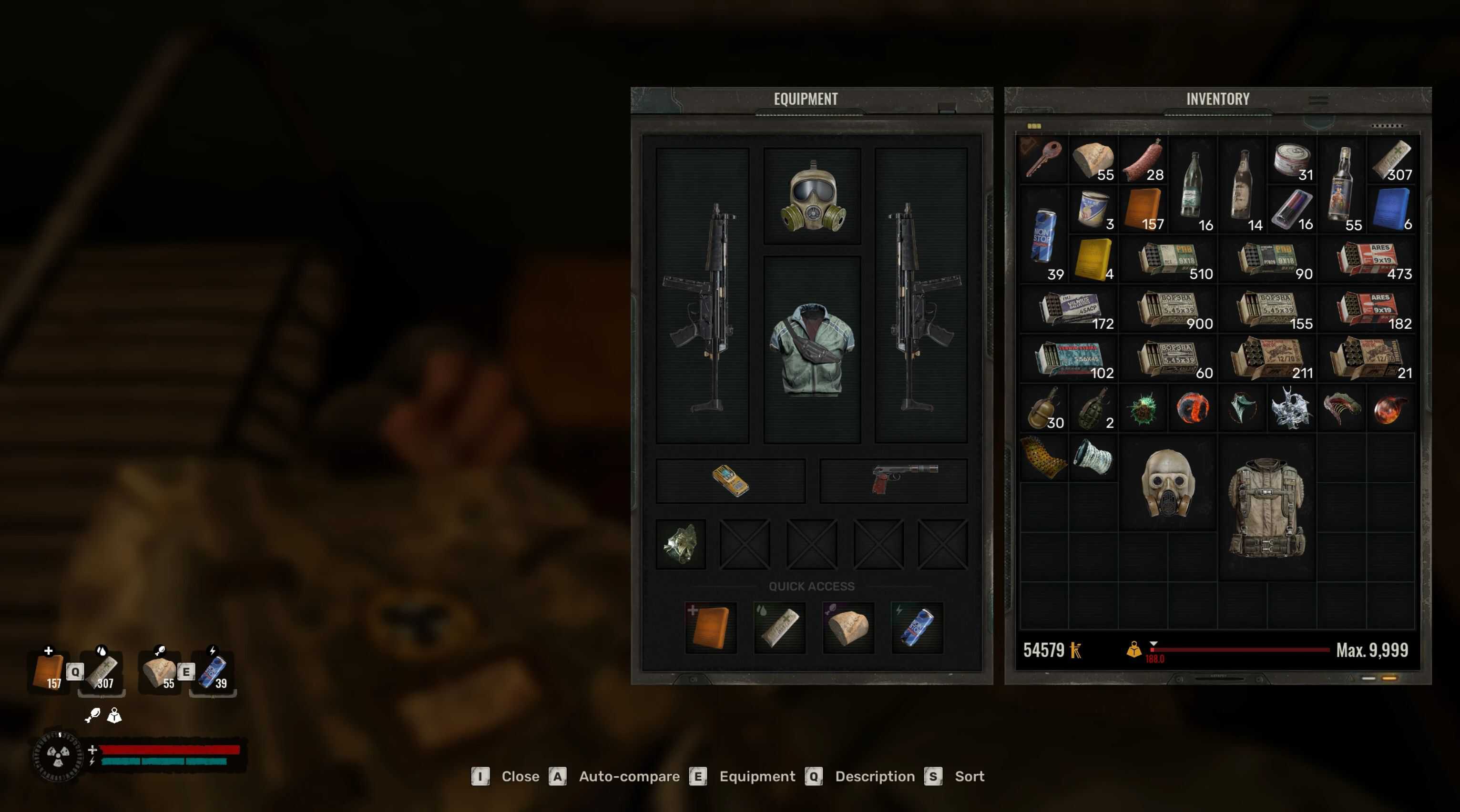The image size is (1460, 812).
Task: Select the equipped gas mask slot
Action: tap(812, 196)
